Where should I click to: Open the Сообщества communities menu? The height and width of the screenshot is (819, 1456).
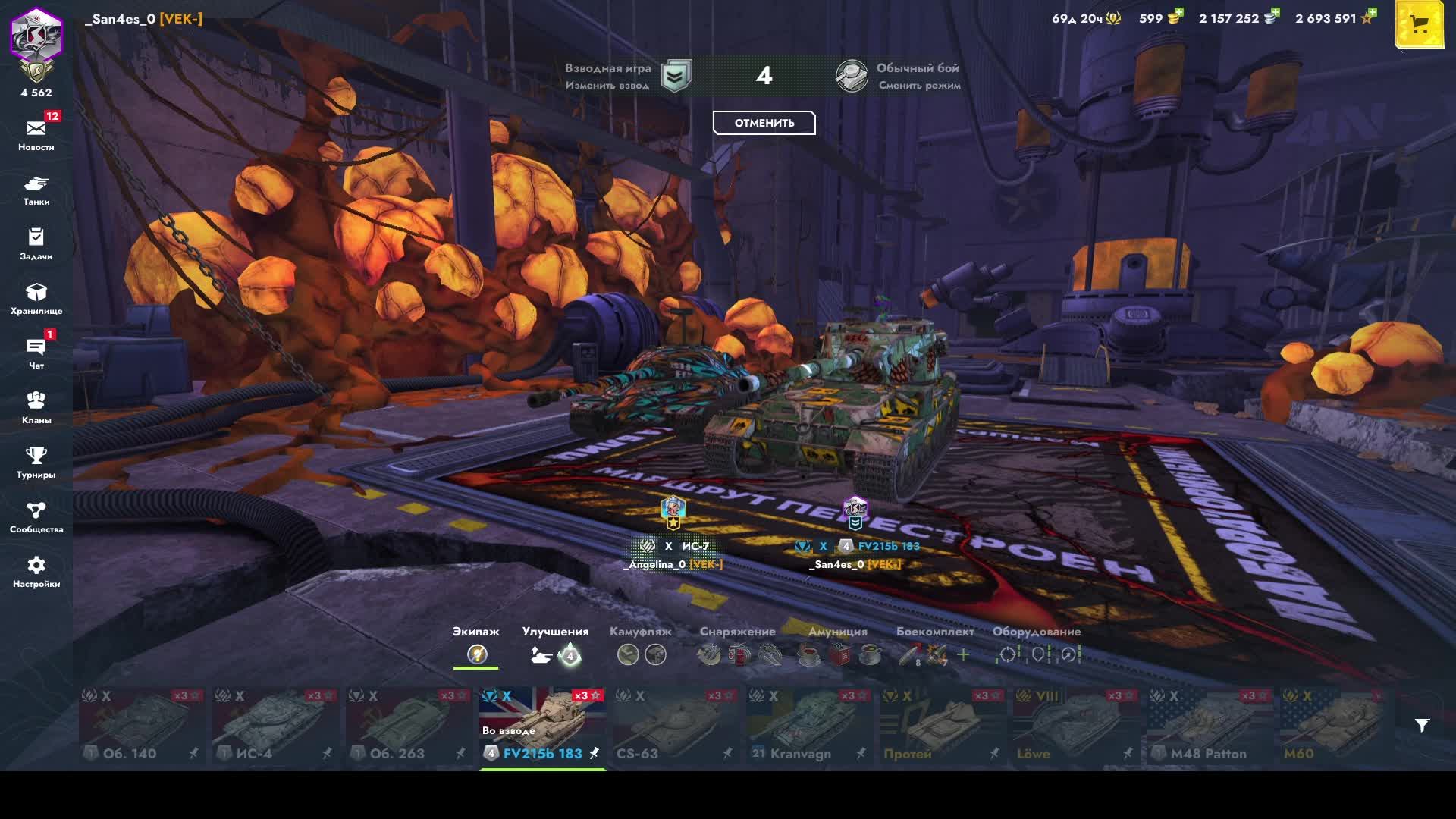pos(36,516)
